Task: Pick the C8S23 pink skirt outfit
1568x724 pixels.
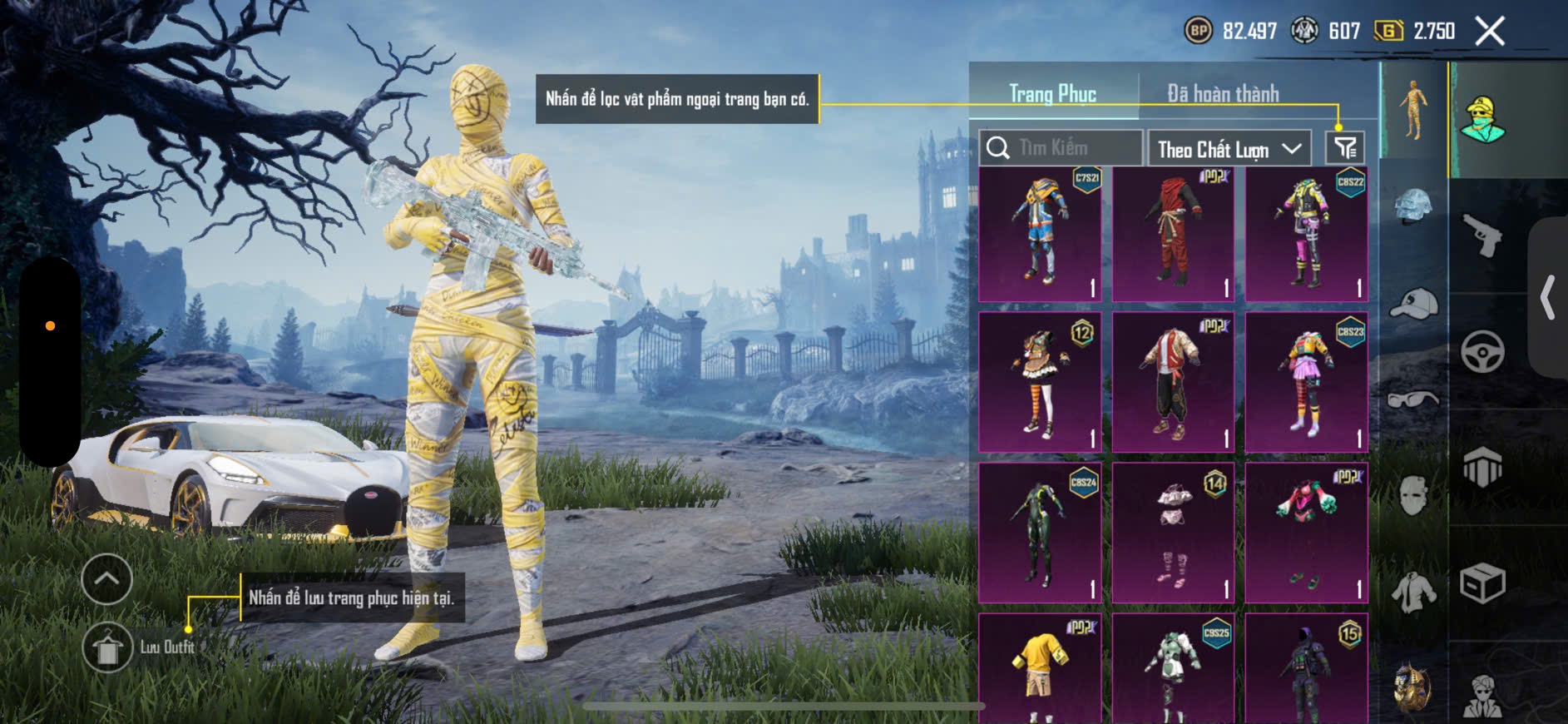Action: coord(1306,383)
